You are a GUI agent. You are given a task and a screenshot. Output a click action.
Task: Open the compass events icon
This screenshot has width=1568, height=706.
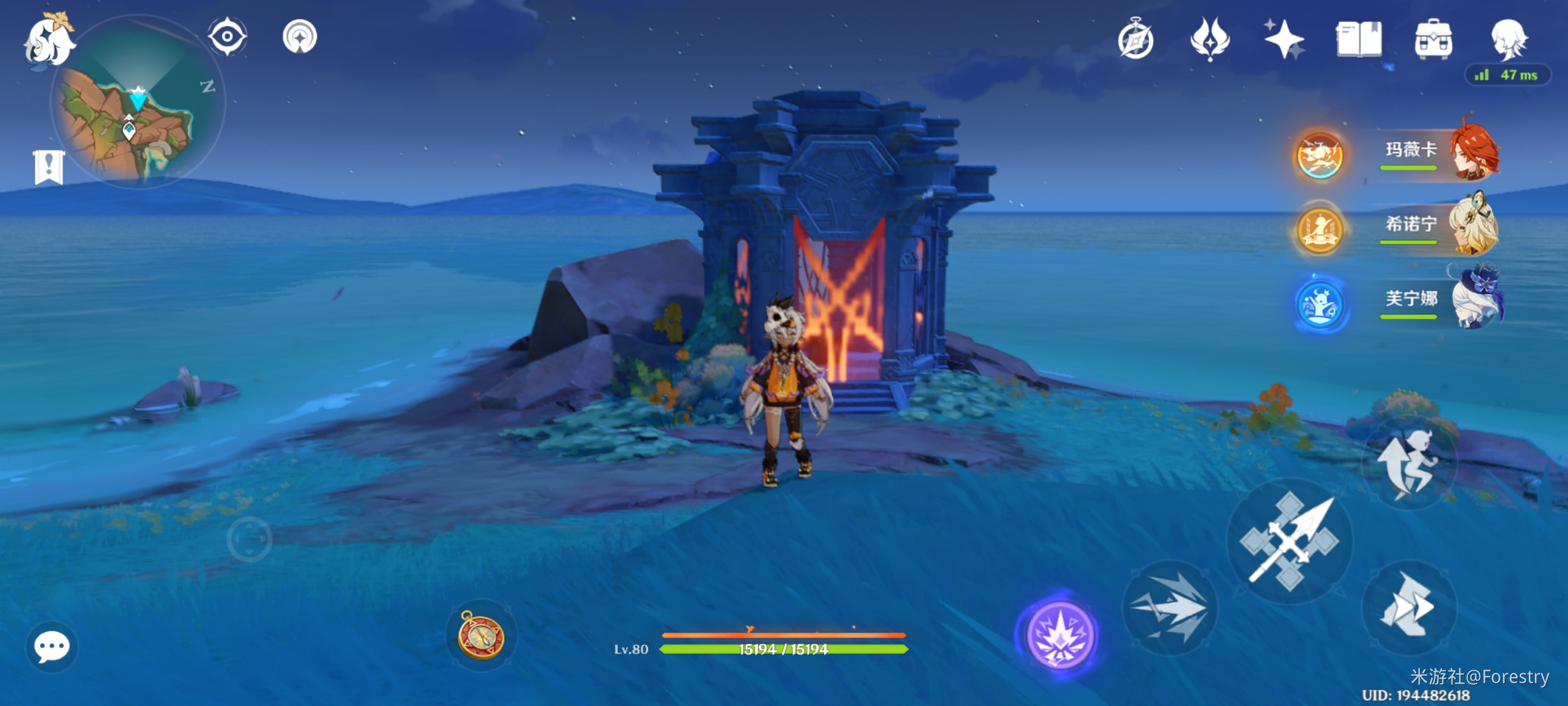1136,40
